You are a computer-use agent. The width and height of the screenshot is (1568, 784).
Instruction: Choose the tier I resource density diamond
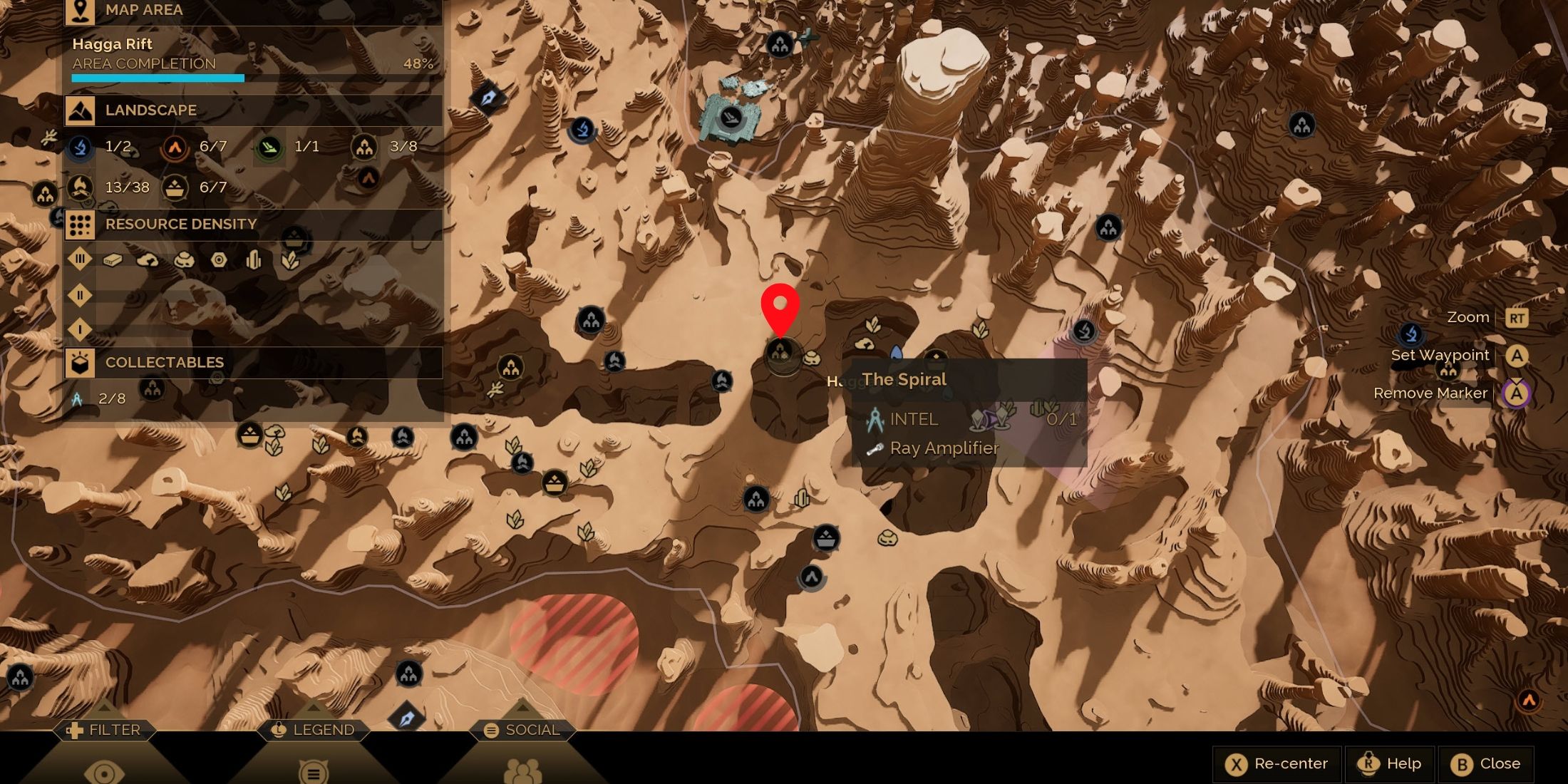tap(80, 329)
